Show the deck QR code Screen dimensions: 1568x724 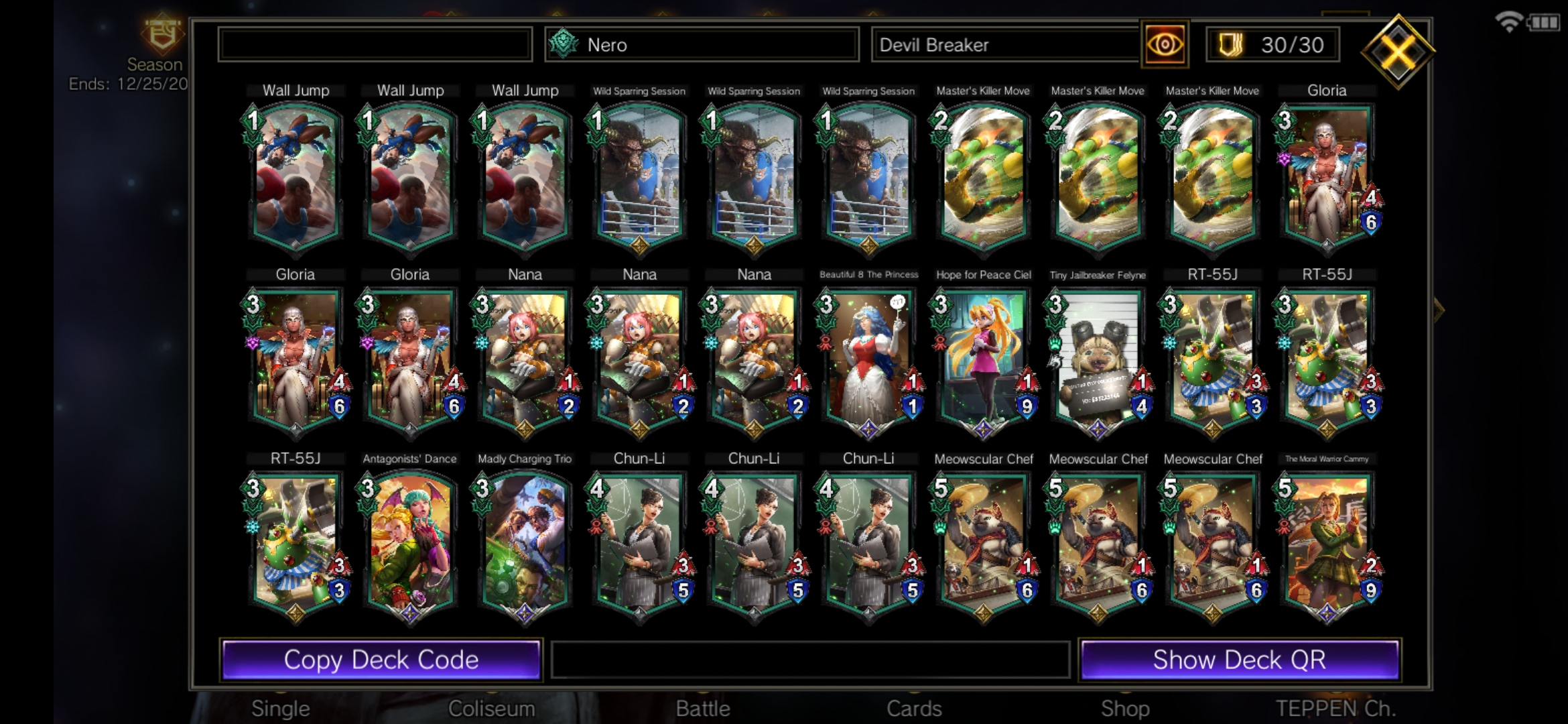click(1239, 660)
